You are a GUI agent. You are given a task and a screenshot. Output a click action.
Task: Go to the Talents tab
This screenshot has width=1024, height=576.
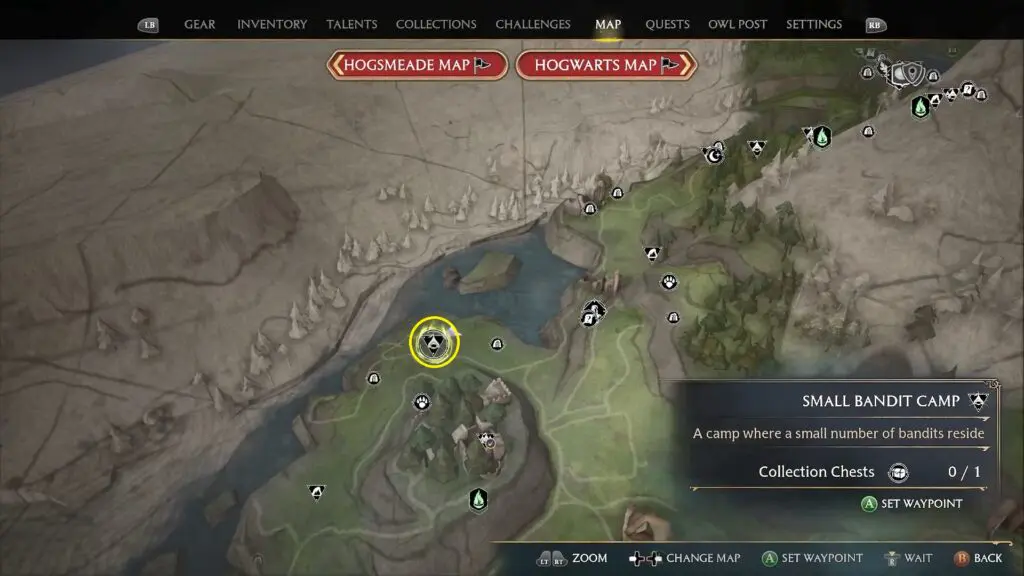(351, 24)
